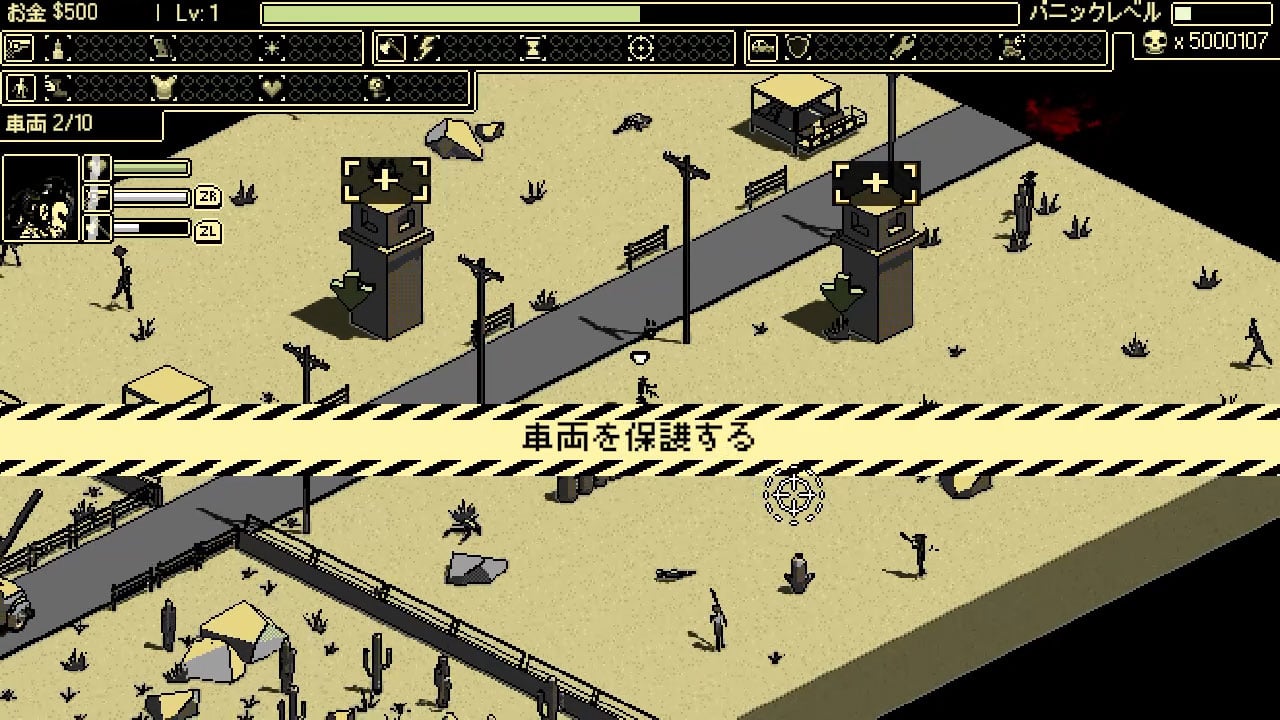Select the crosshair targeting upgrade

pyautogui.click(x=640, y=48)
